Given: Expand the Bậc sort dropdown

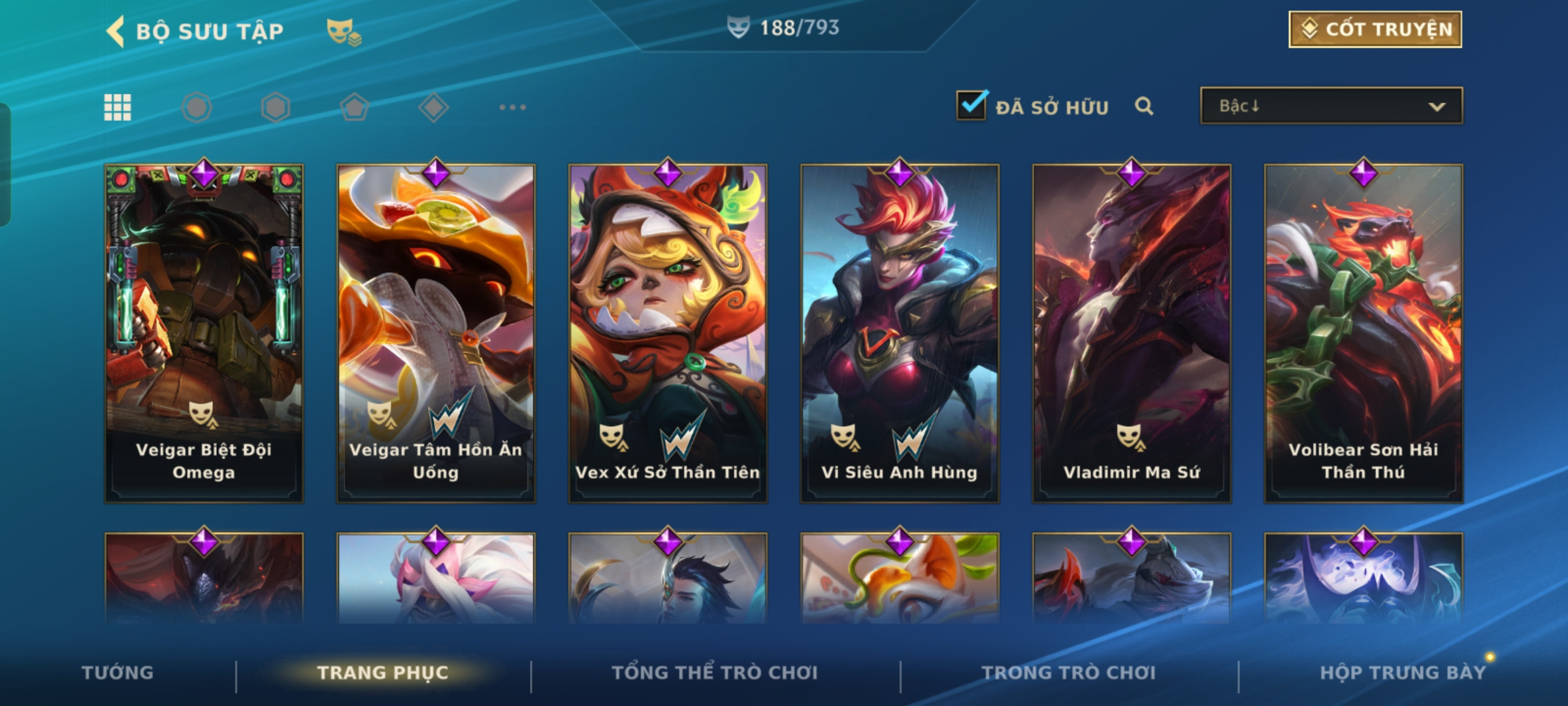Looking at the screenshot, I should pos(1331,106).
